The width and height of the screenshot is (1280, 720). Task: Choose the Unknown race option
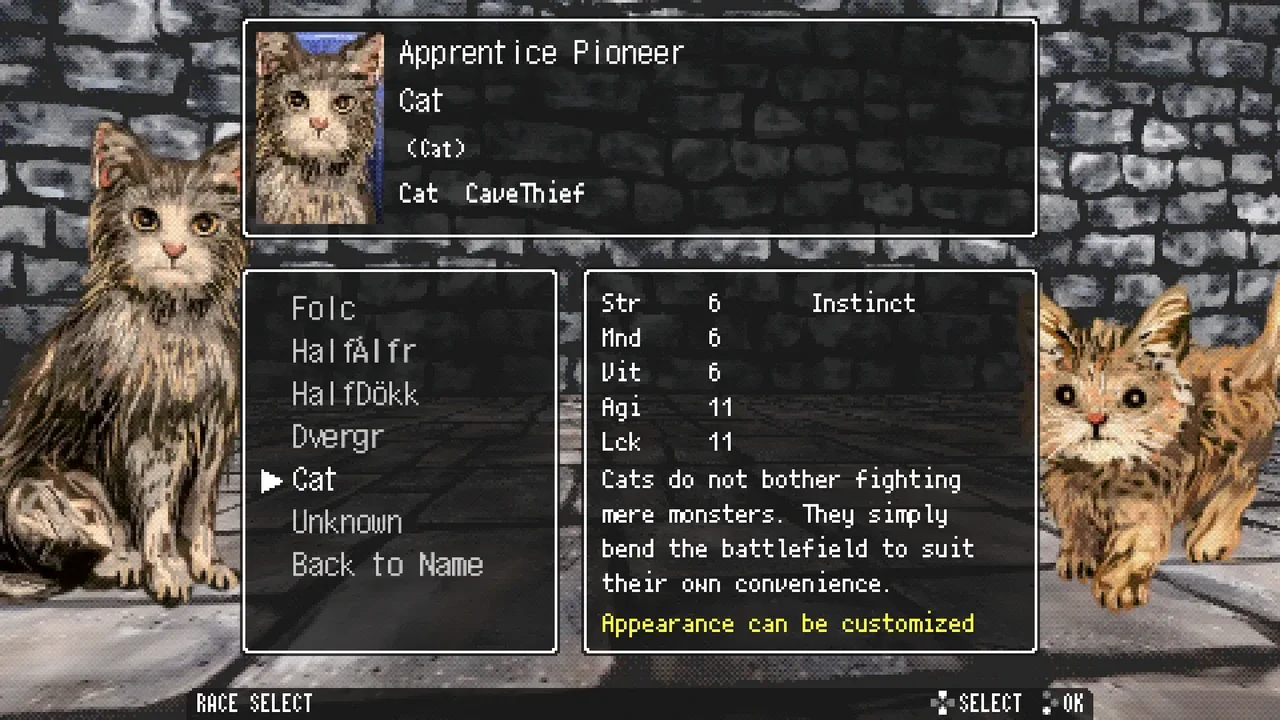(x=346, y=523)
